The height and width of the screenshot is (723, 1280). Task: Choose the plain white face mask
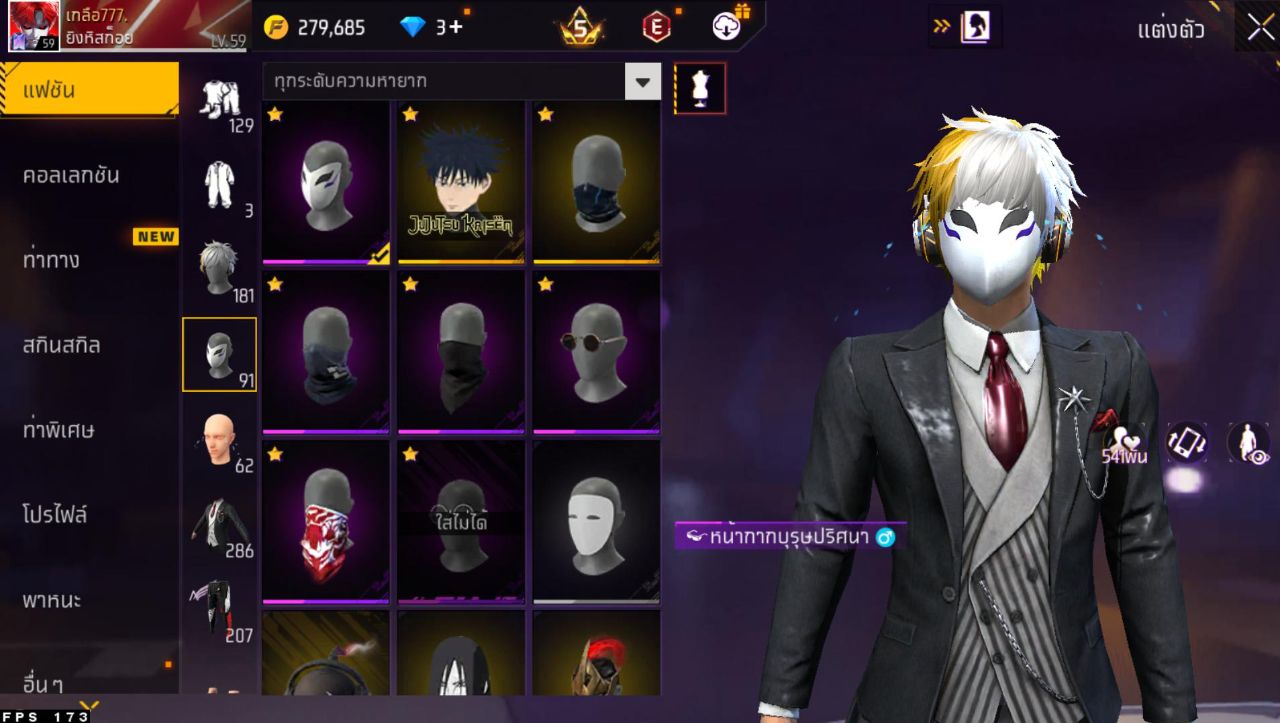pyautogui.click(x=596, y=522)
